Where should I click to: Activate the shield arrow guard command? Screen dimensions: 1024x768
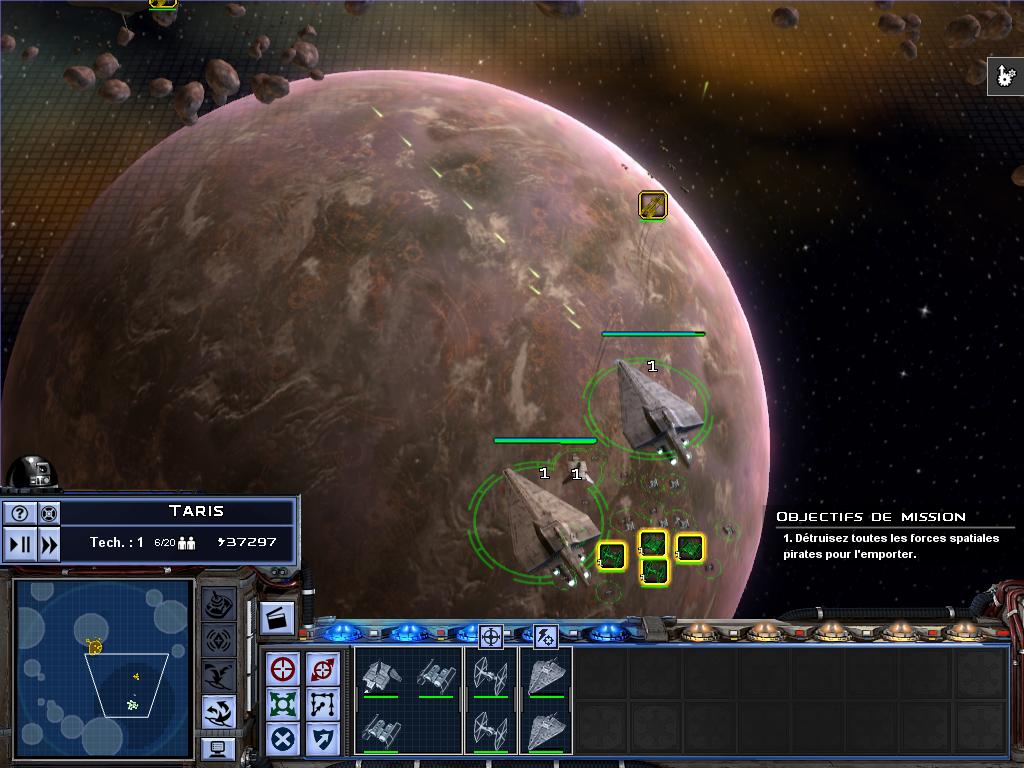322,739
